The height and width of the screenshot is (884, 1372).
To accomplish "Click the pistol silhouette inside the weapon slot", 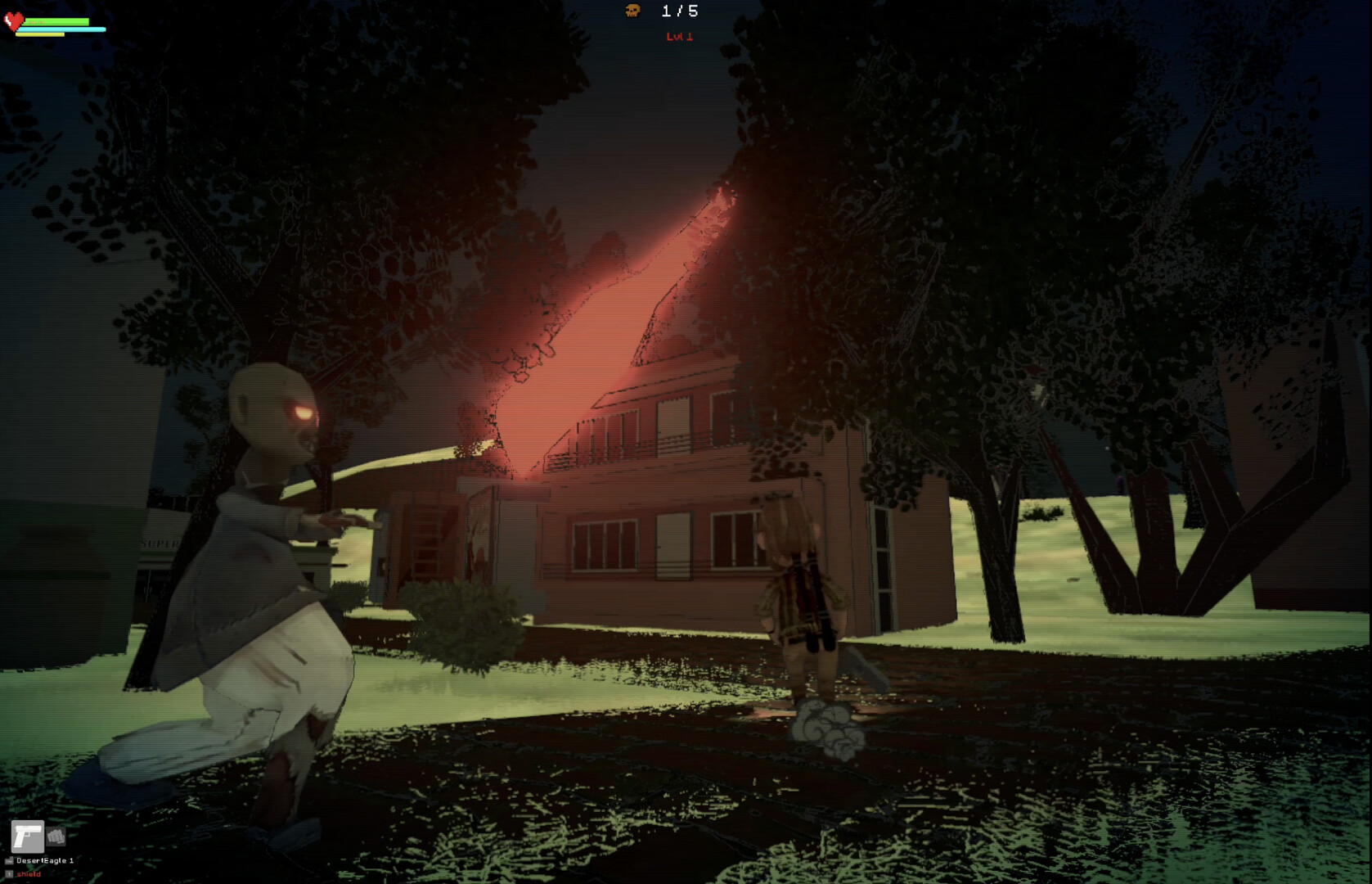I will coord(28,837).
